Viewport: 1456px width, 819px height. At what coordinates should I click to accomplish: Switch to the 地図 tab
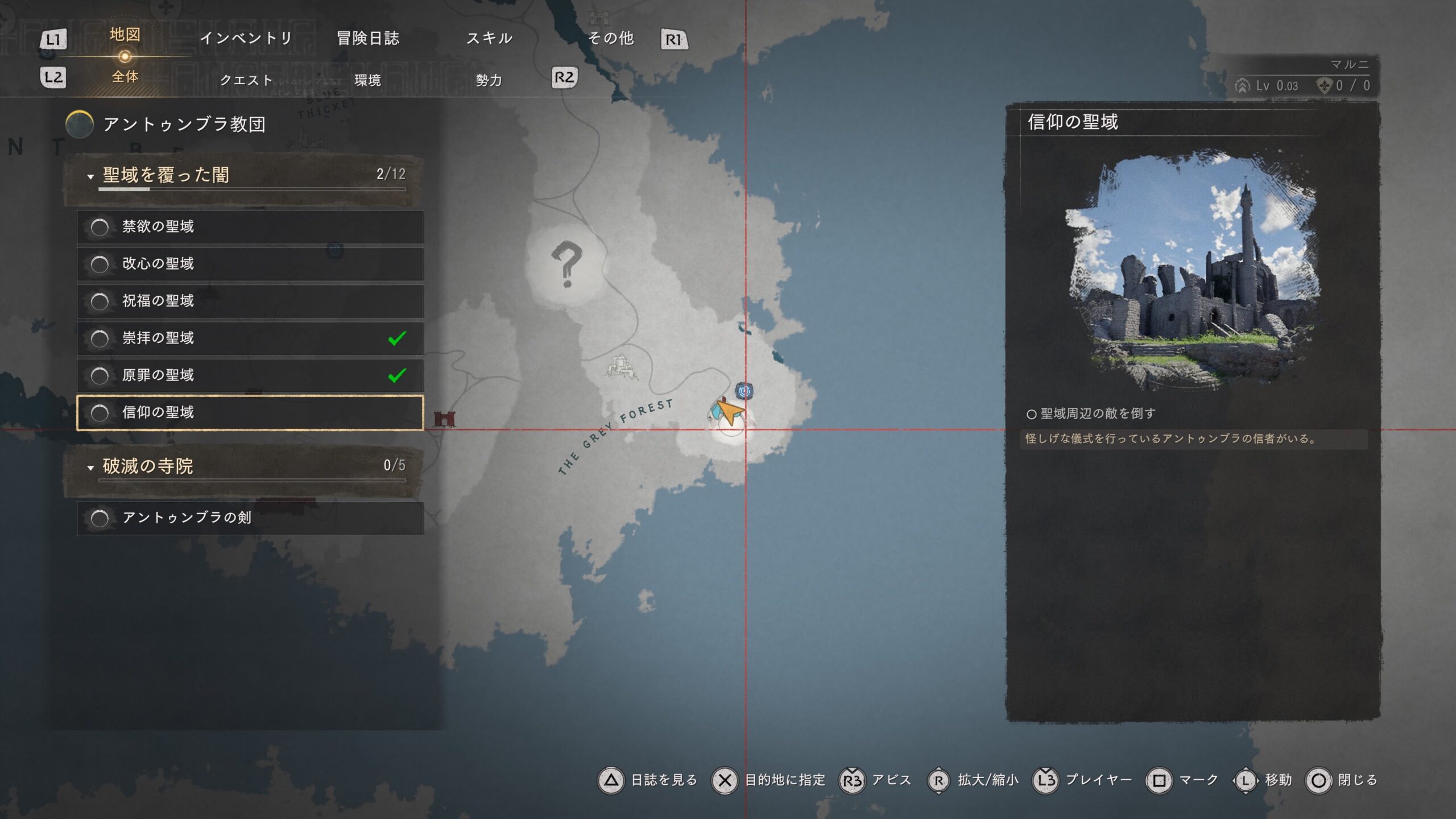pyautogui.click(x=125, y=35)
